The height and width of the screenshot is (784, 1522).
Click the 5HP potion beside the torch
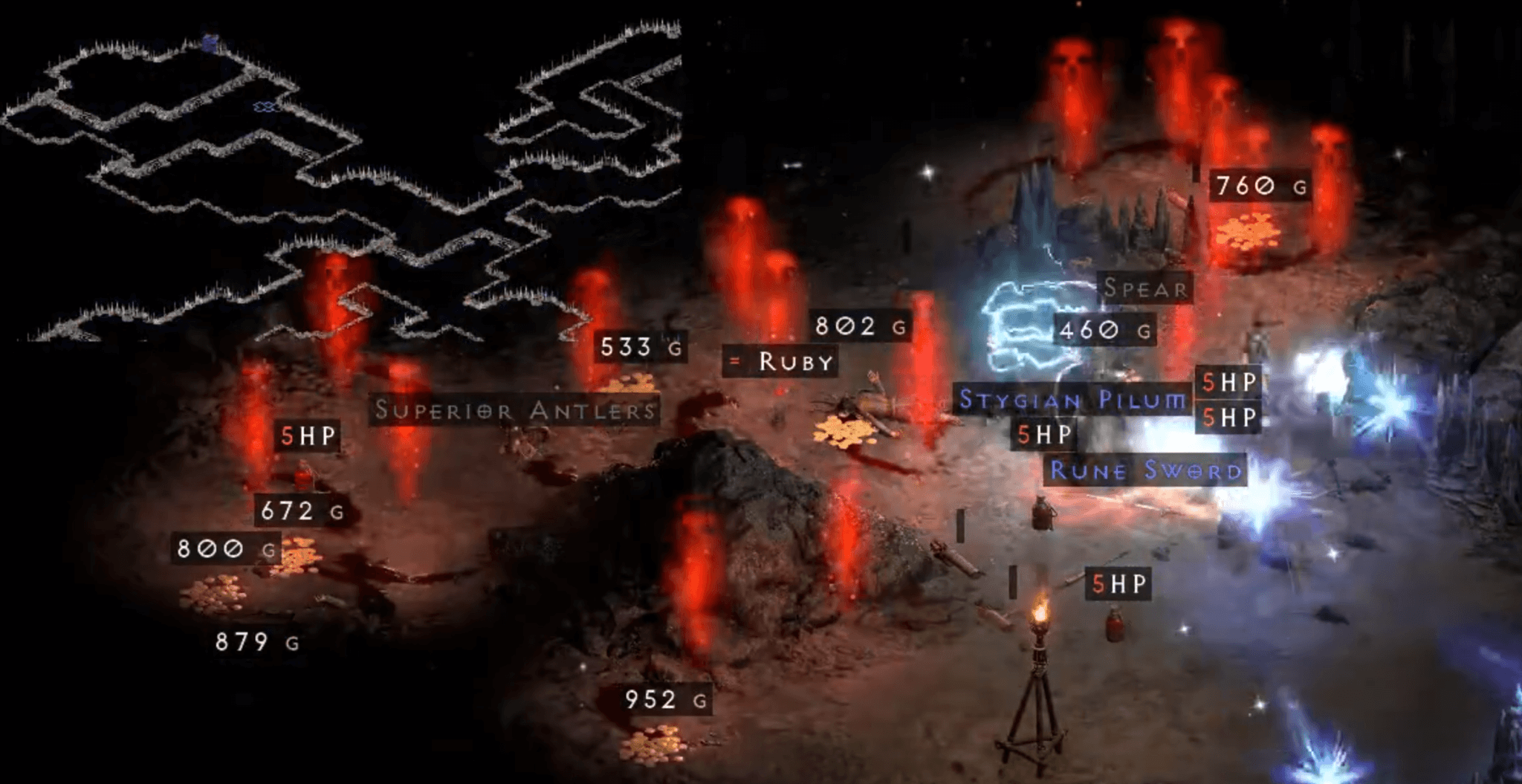click(1118, 583)
